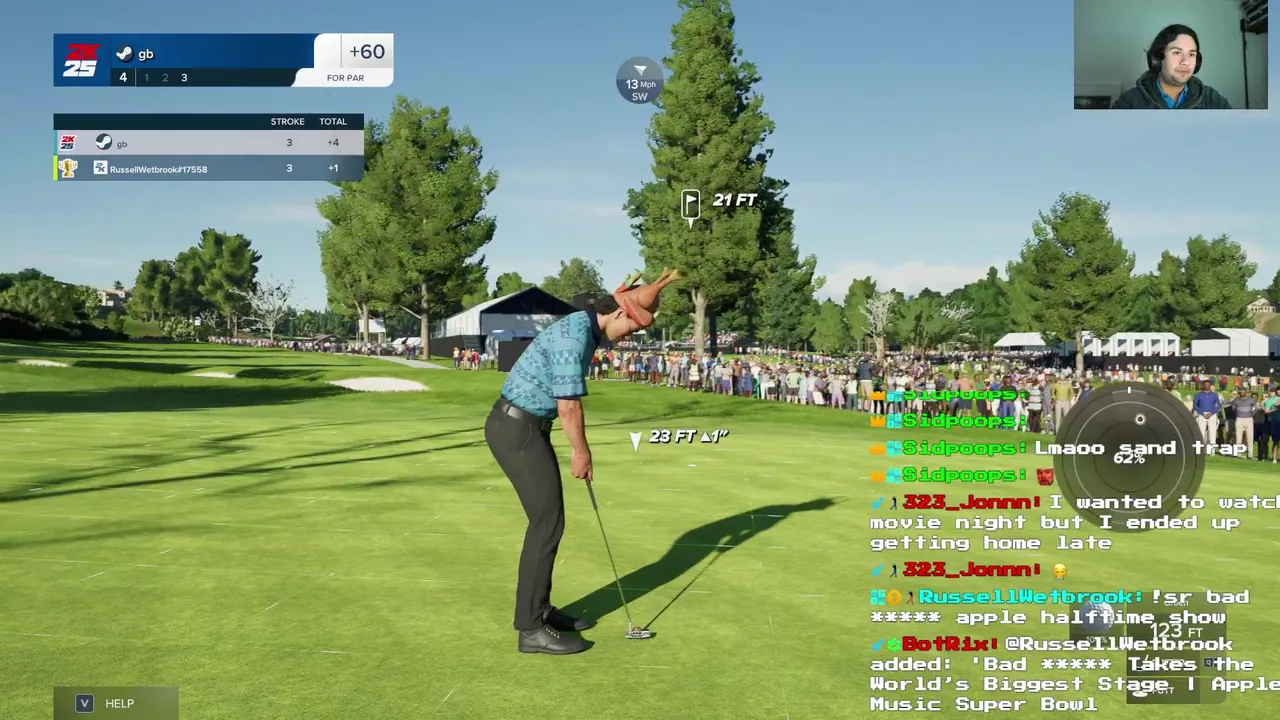
Task: Click the streamer webcam thumbnail
Action: coord(1170,55)
